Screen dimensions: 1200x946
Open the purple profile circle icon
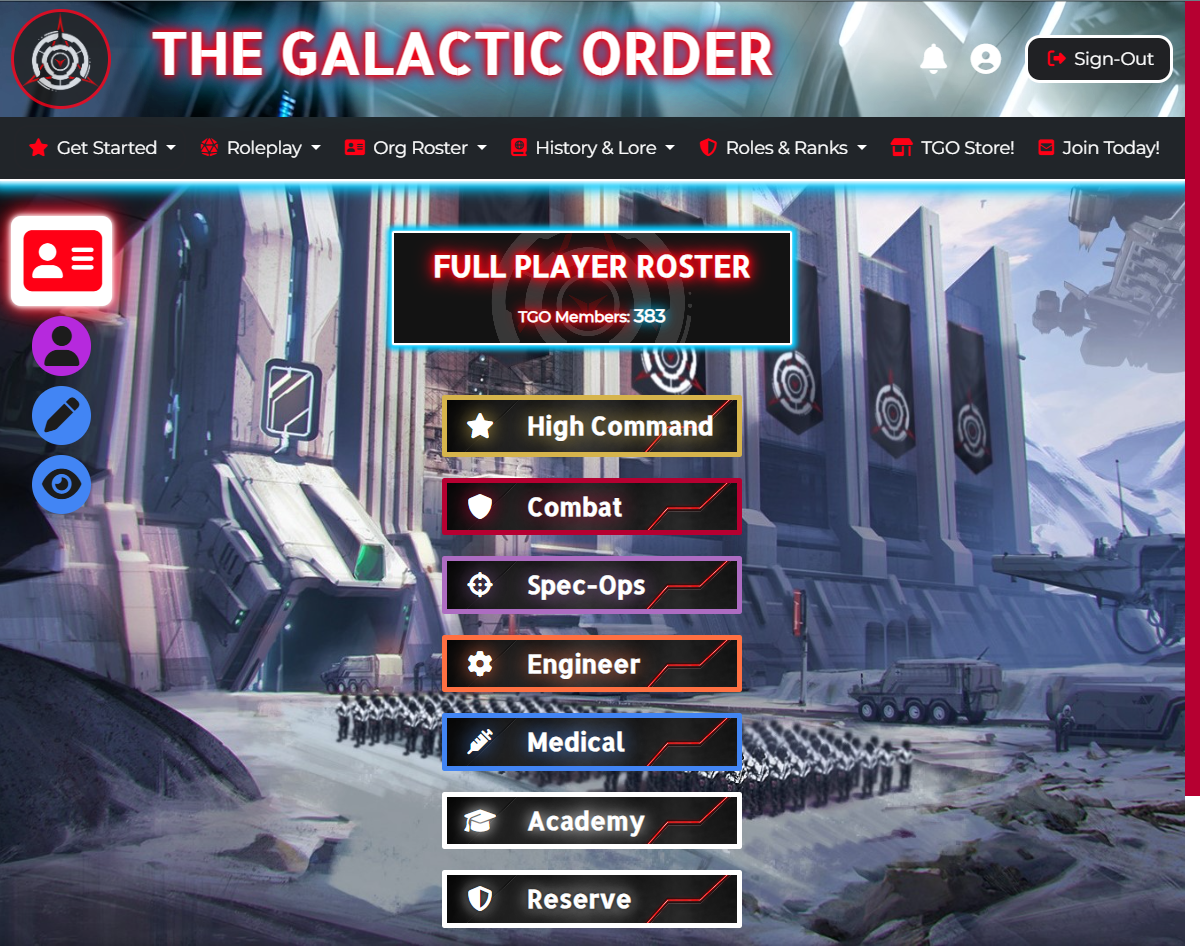click(62, 346)
